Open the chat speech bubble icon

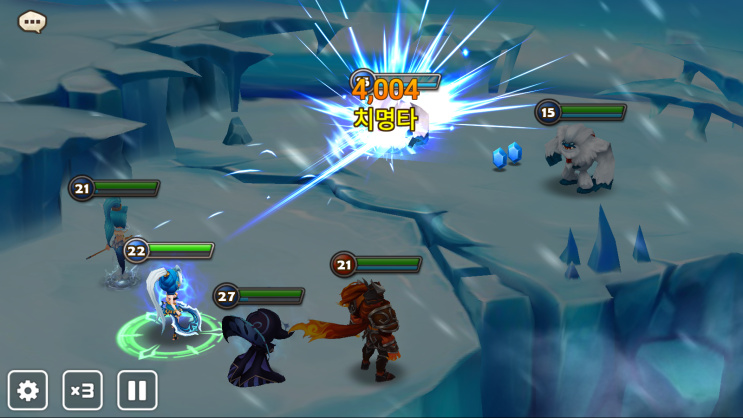coord(32,21)
